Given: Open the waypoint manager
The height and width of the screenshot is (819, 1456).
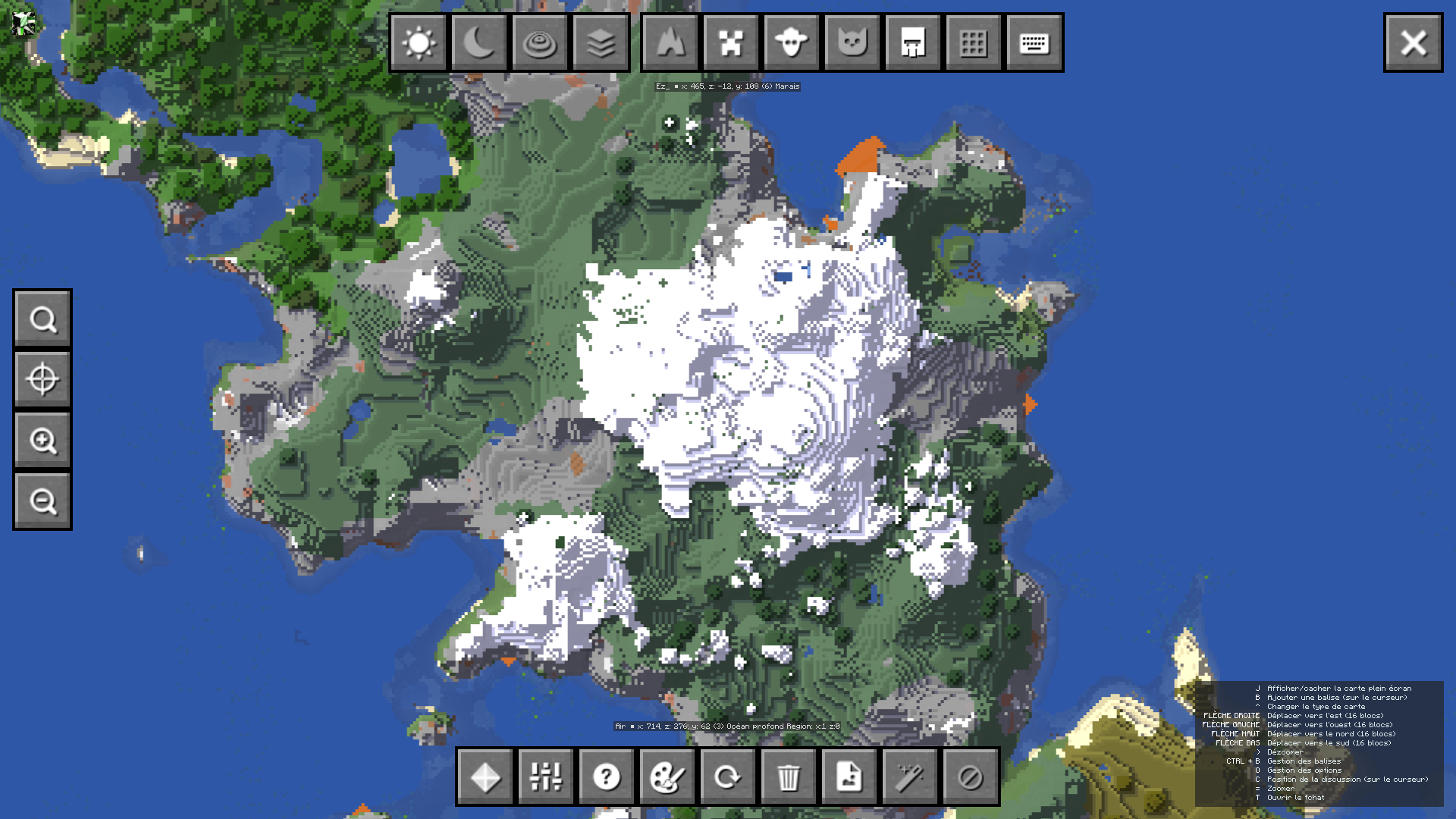Looking at the screenshot, I should [x=485, y=777].
